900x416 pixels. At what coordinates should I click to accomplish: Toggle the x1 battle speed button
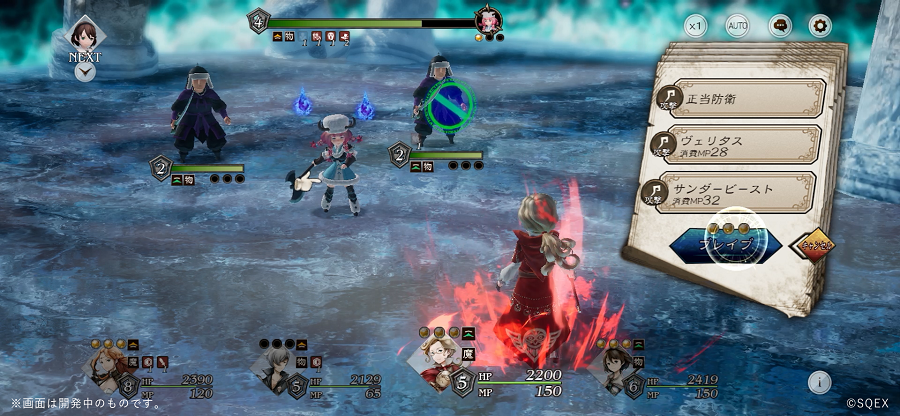[695, 25]
